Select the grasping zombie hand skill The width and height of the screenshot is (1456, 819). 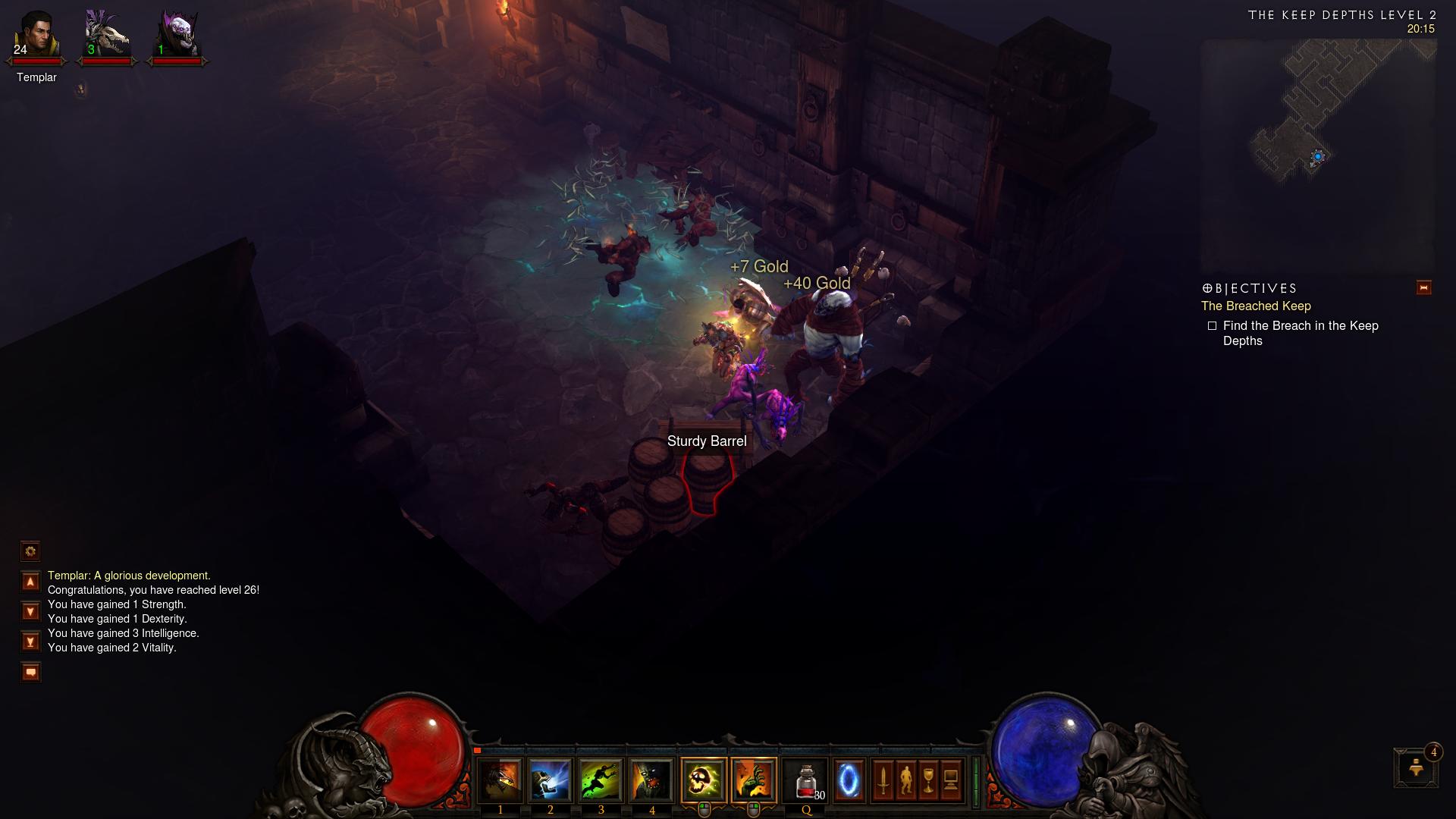pyautogui.click(x=754, y=780)
